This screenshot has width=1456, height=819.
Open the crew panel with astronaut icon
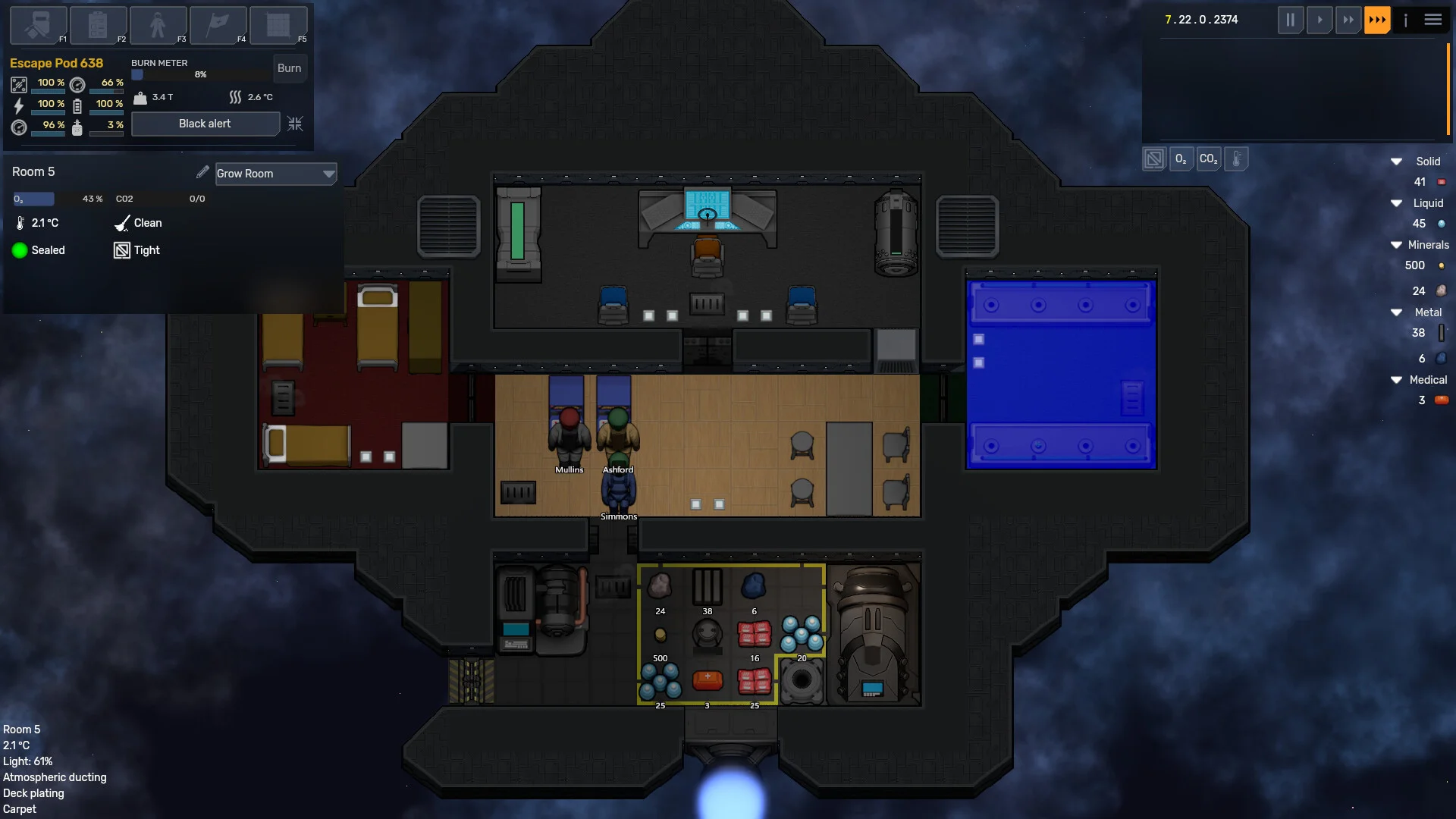coord(158,25)
